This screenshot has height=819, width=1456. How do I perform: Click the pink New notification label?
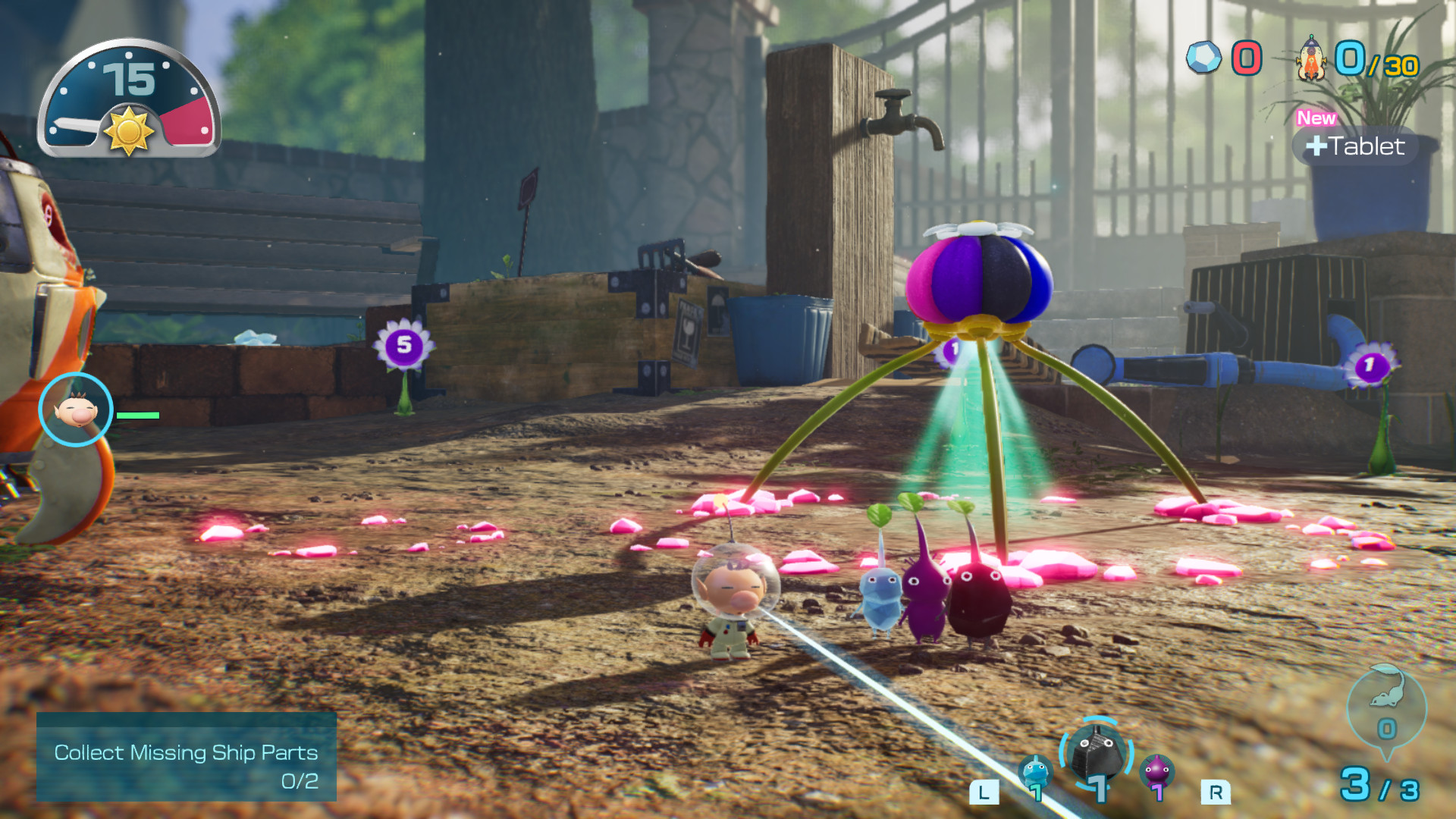(1316, 118)
